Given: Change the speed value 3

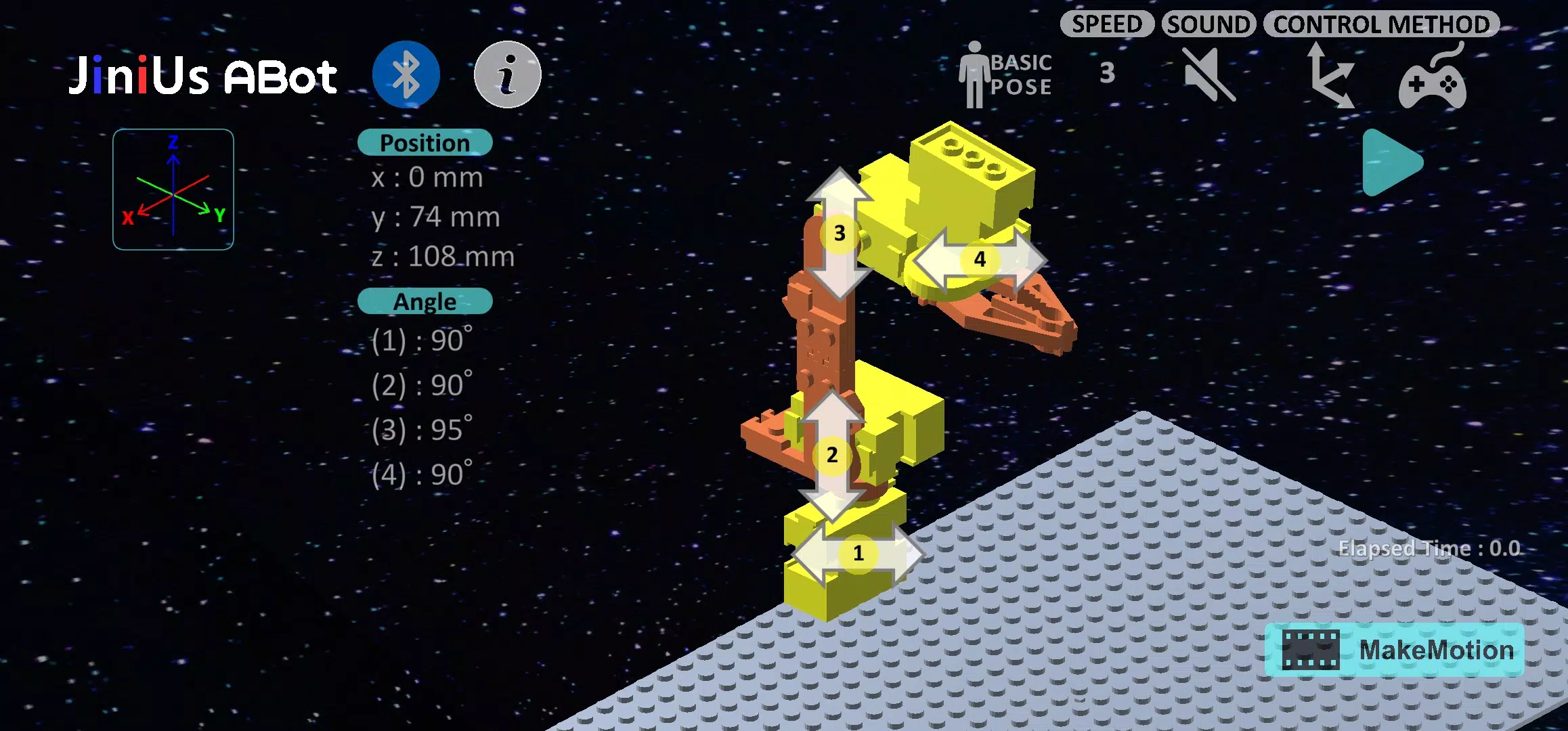Looking at the screenshot, I should click(x=1107, y=73).
